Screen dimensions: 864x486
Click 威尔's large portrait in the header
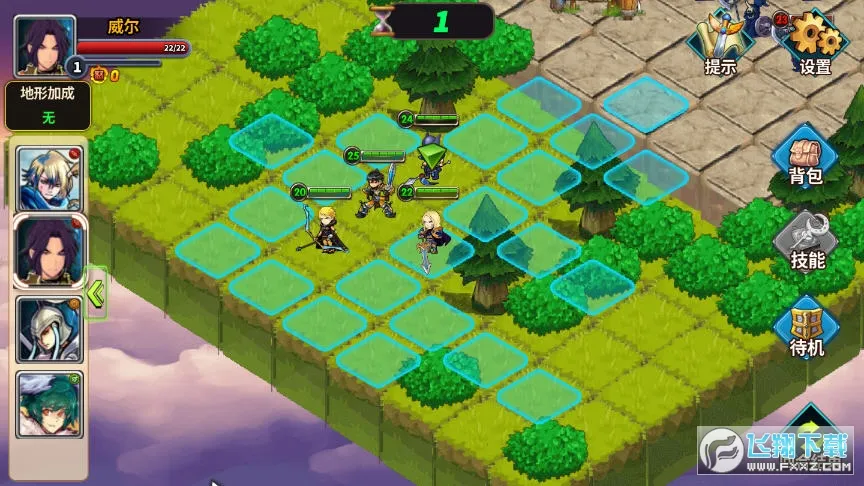(x=44, y=46)
